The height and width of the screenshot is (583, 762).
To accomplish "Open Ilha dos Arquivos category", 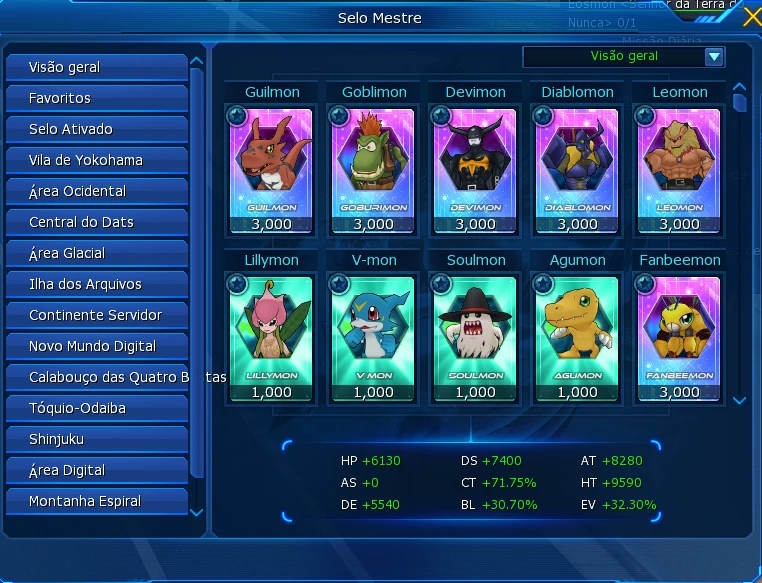I will pos(96,284).
